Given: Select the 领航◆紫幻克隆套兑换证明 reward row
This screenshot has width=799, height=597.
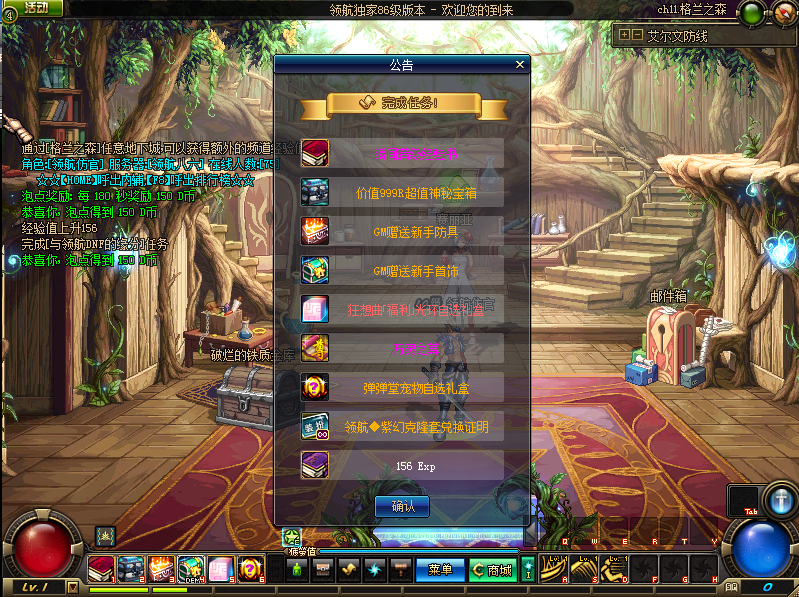Looking at the screenshot, I should tap(403, 427).
